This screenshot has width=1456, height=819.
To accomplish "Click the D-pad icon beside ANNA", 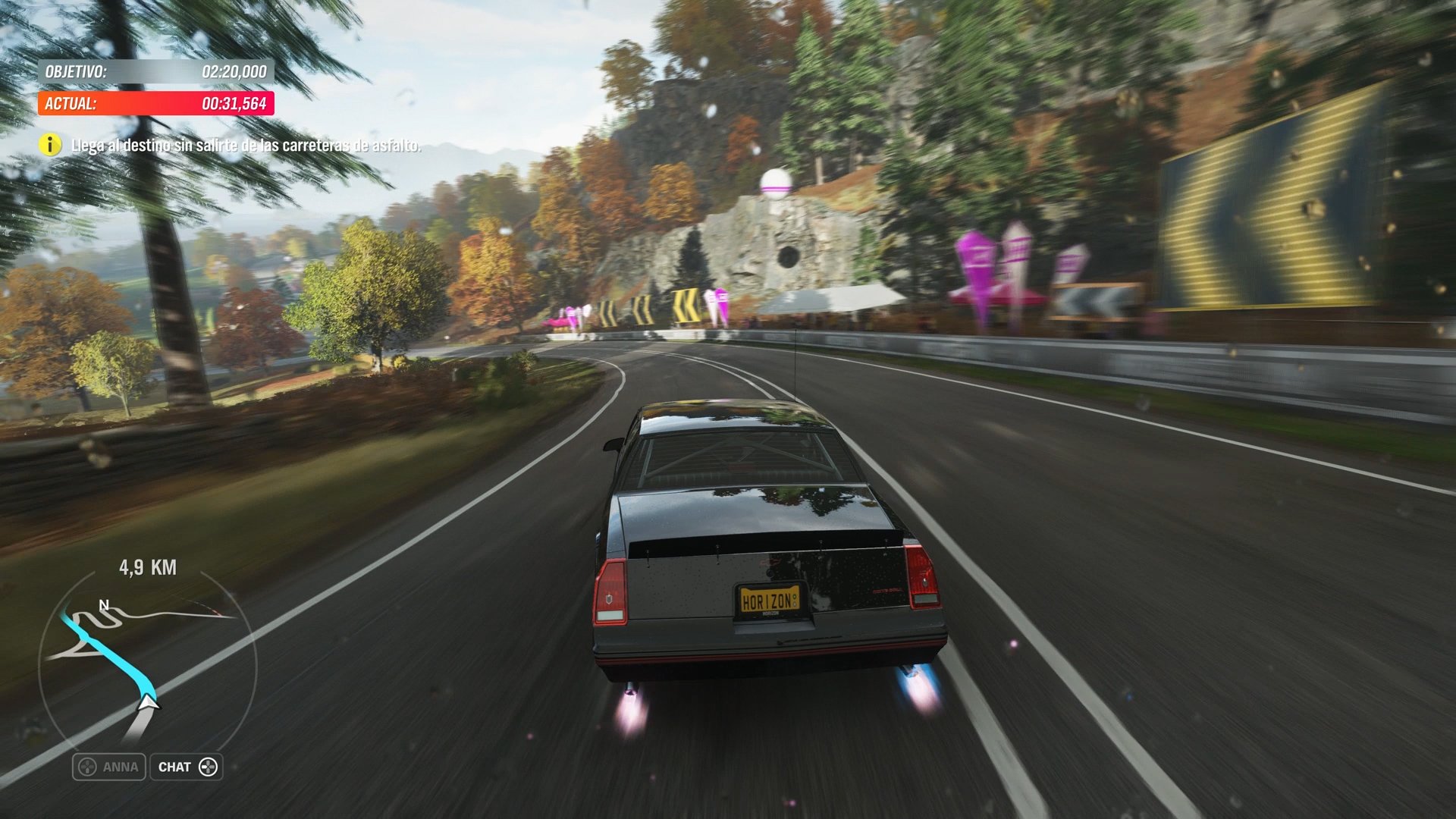I will 86,767.
